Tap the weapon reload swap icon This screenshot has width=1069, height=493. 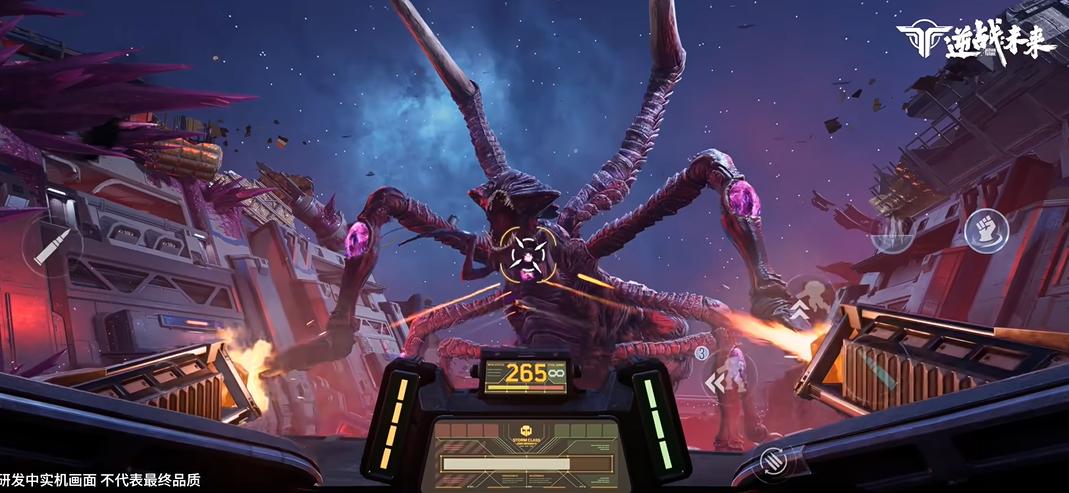point(771,461)
